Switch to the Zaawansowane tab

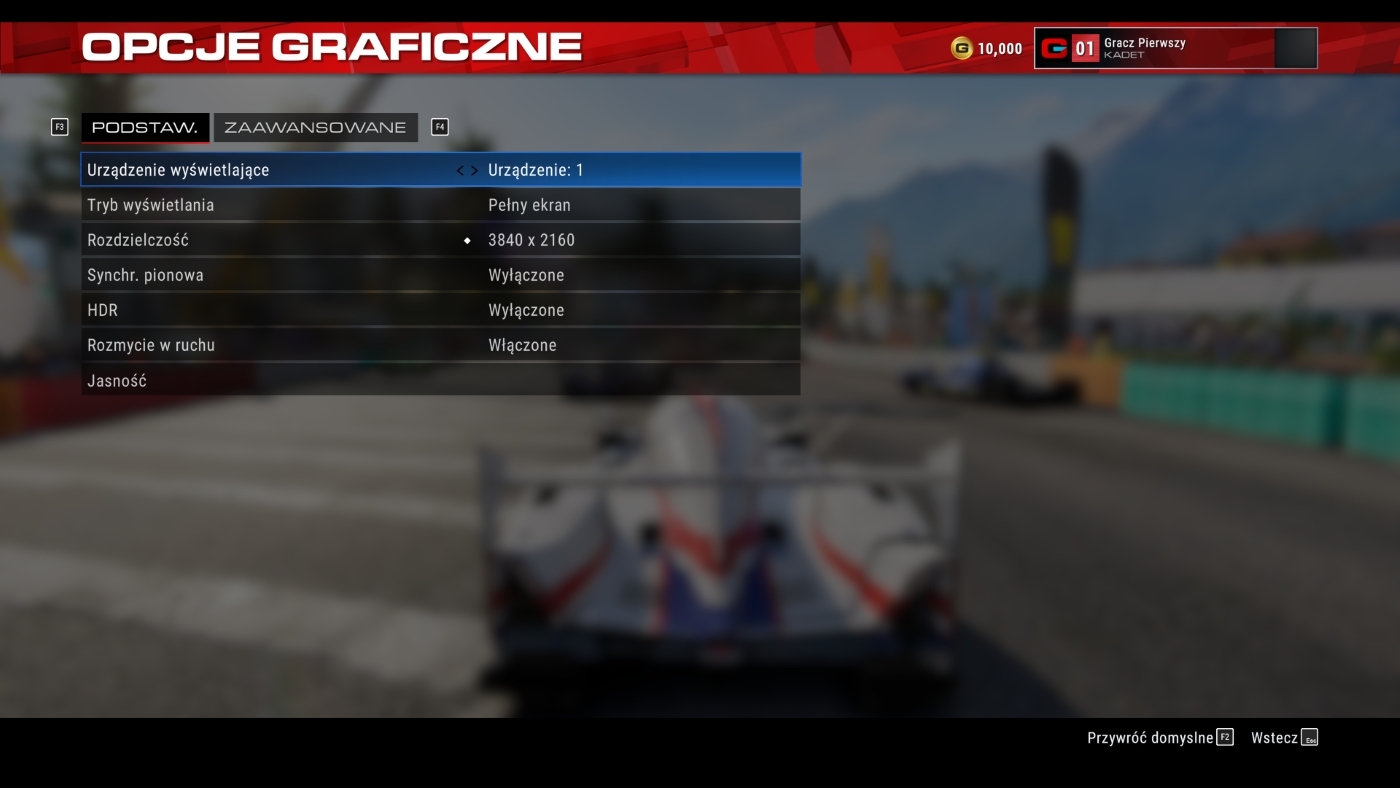(315, 128)
